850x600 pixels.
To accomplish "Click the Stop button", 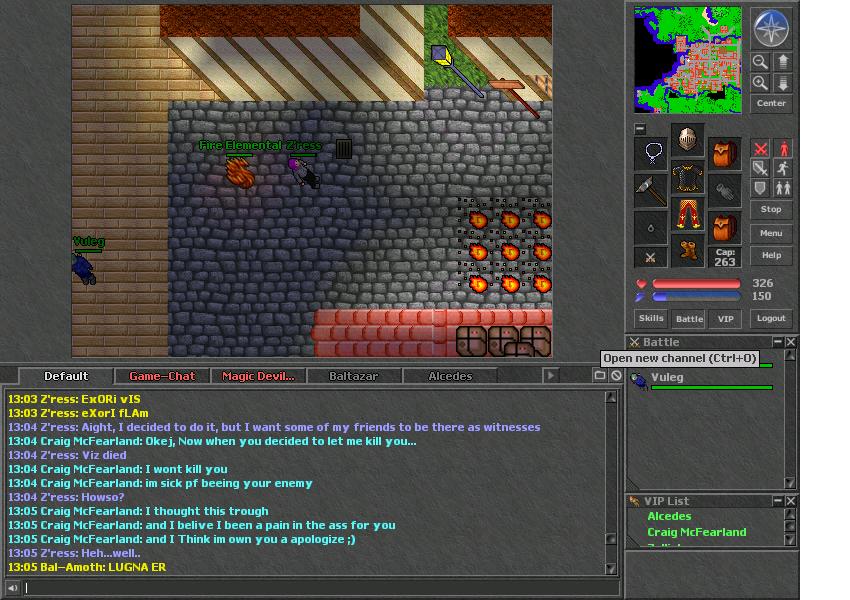I will click(x=770, y=209).
